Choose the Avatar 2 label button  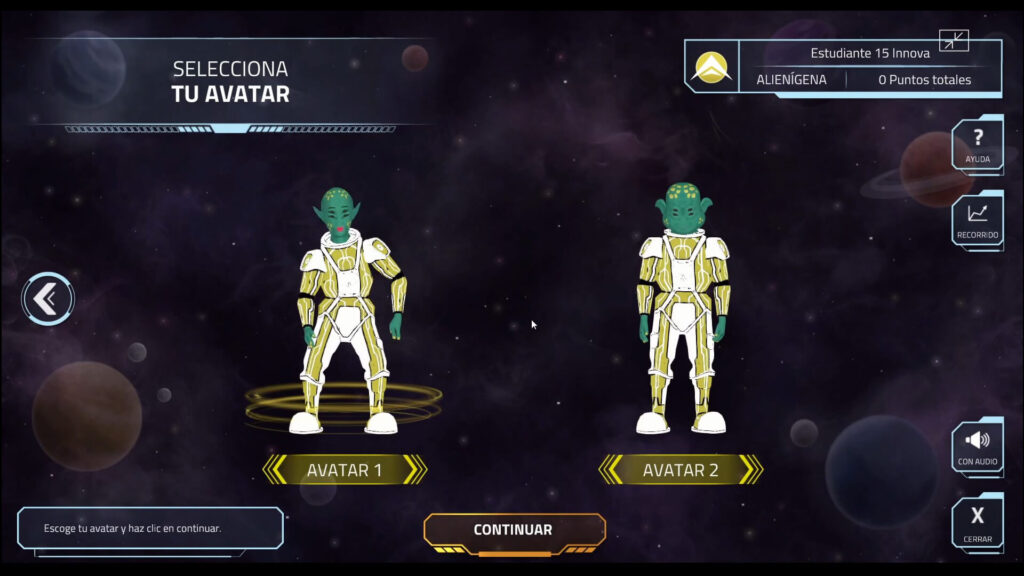coord(680,470)
